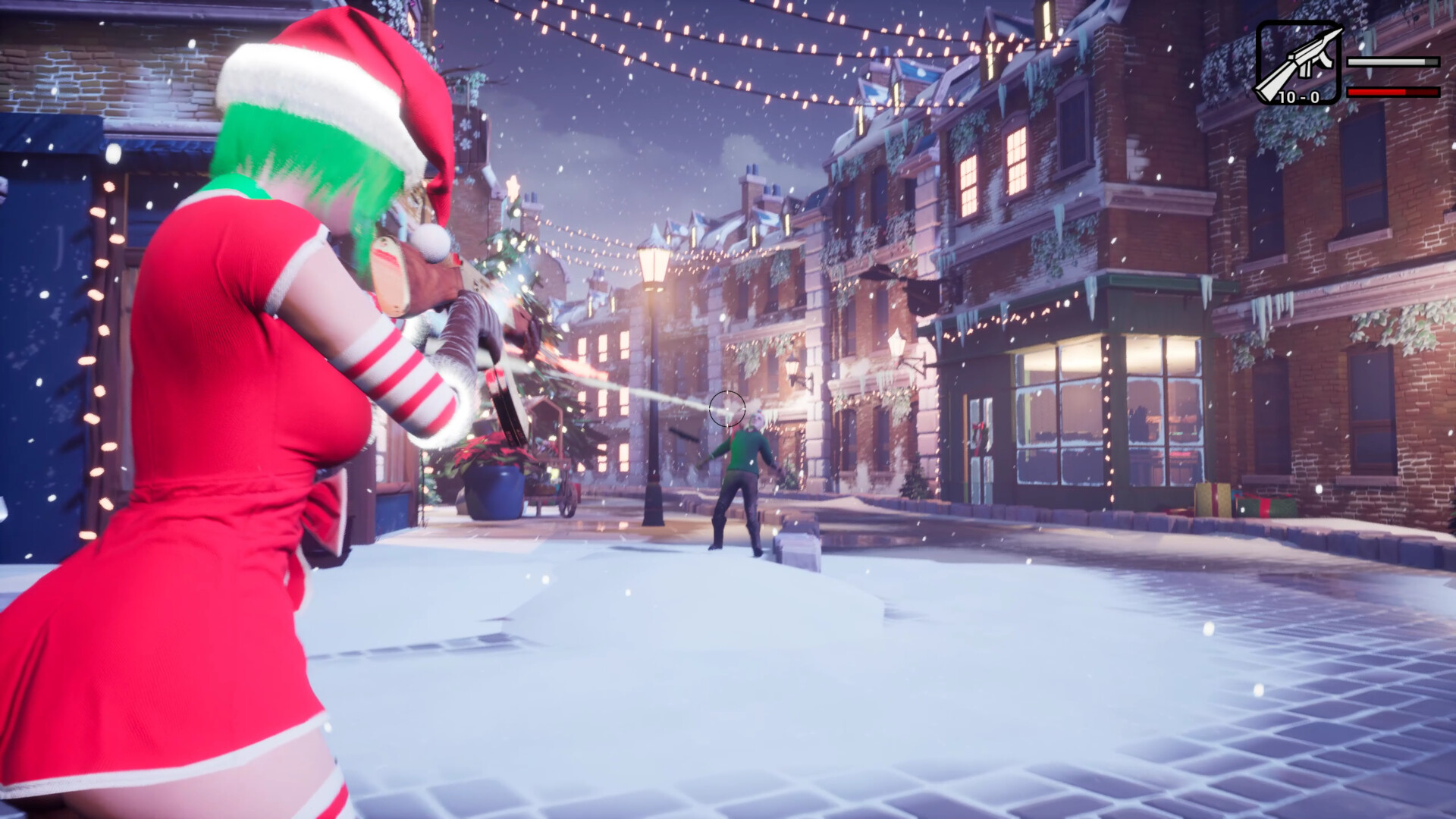
Task: Select the rifle weapon icon in HUD
Action: pyautogui.click(x=1298, y=61)
